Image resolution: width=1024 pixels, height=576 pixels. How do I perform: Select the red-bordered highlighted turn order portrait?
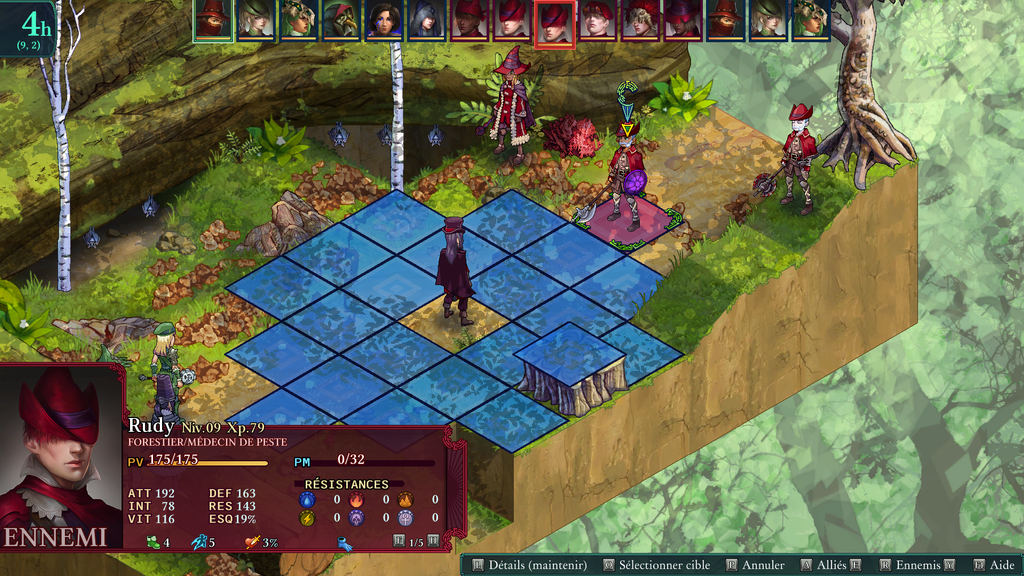point(554,22)
